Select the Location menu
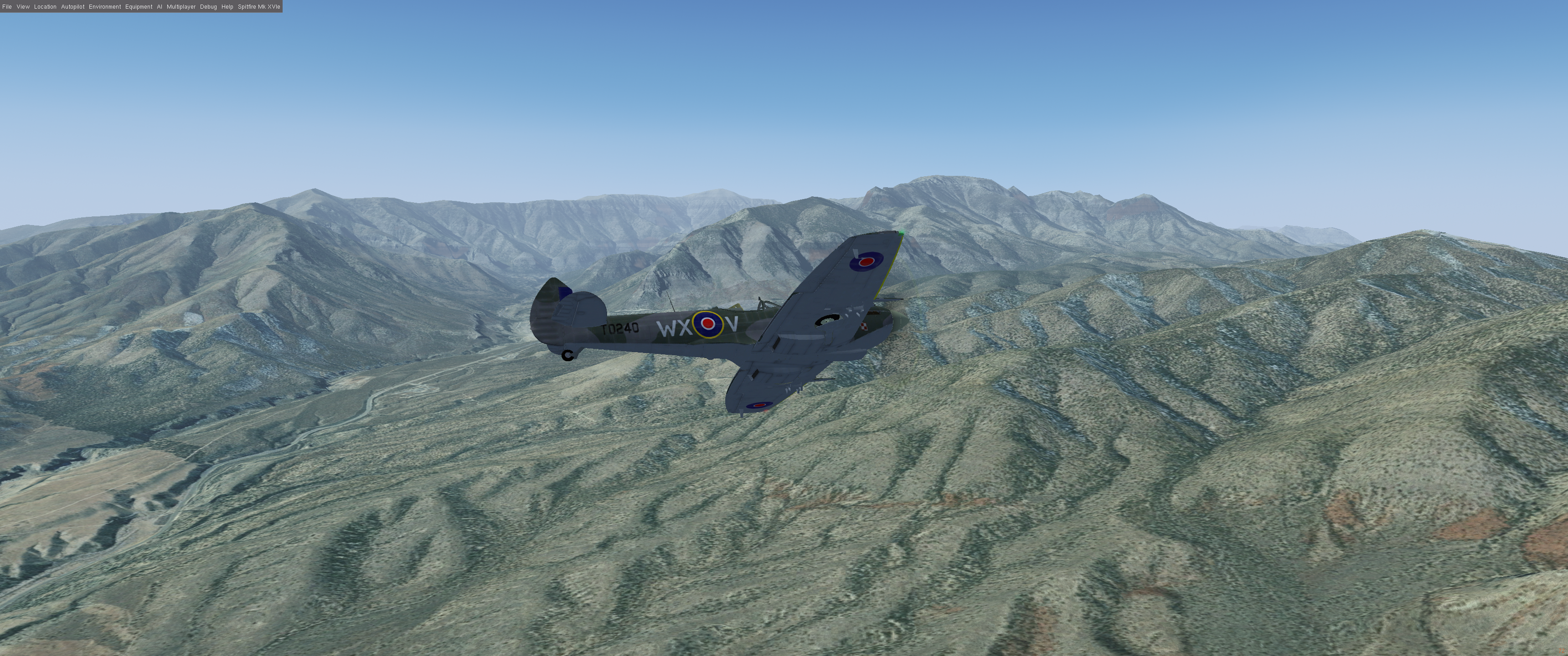This screenshot has height=656, width=1568. pos(45,7)
